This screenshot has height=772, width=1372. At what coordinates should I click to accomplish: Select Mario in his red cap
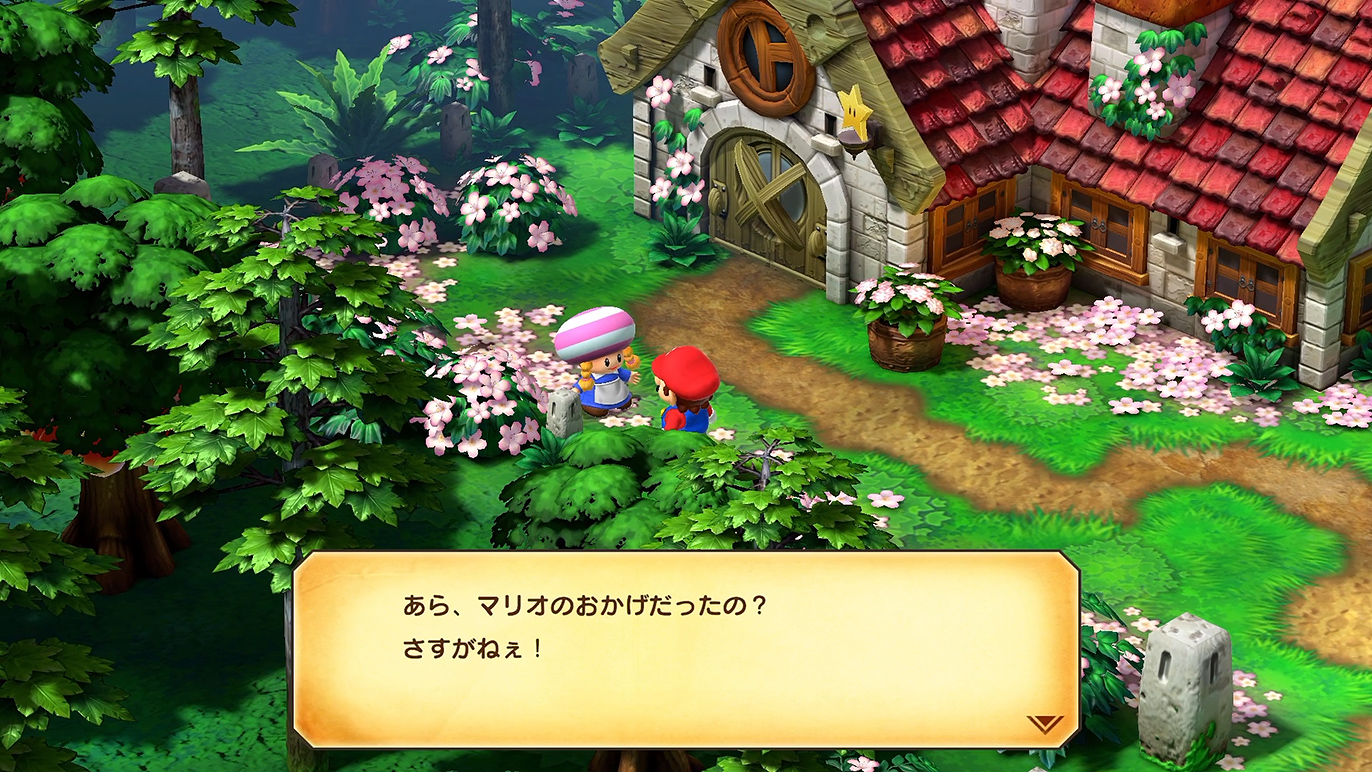[x=683, y=390]
